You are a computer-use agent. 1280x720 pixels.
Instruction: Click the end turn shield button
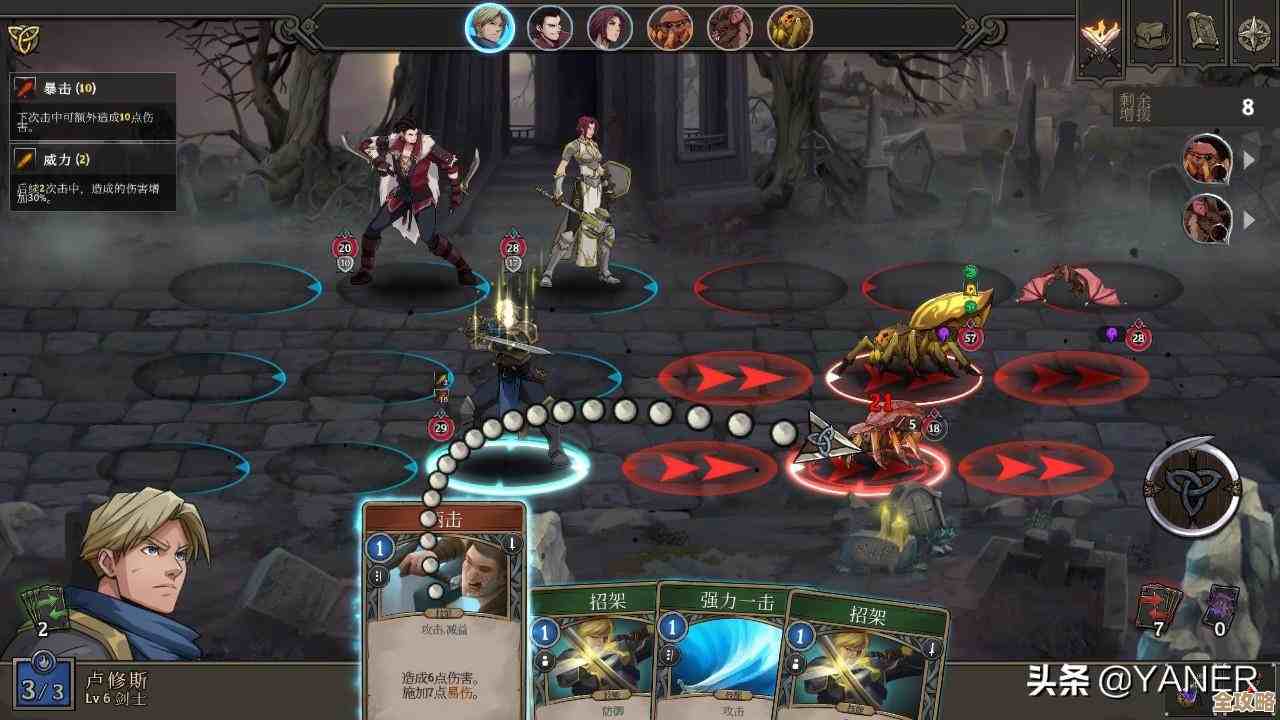click(x=1192, y=487)
